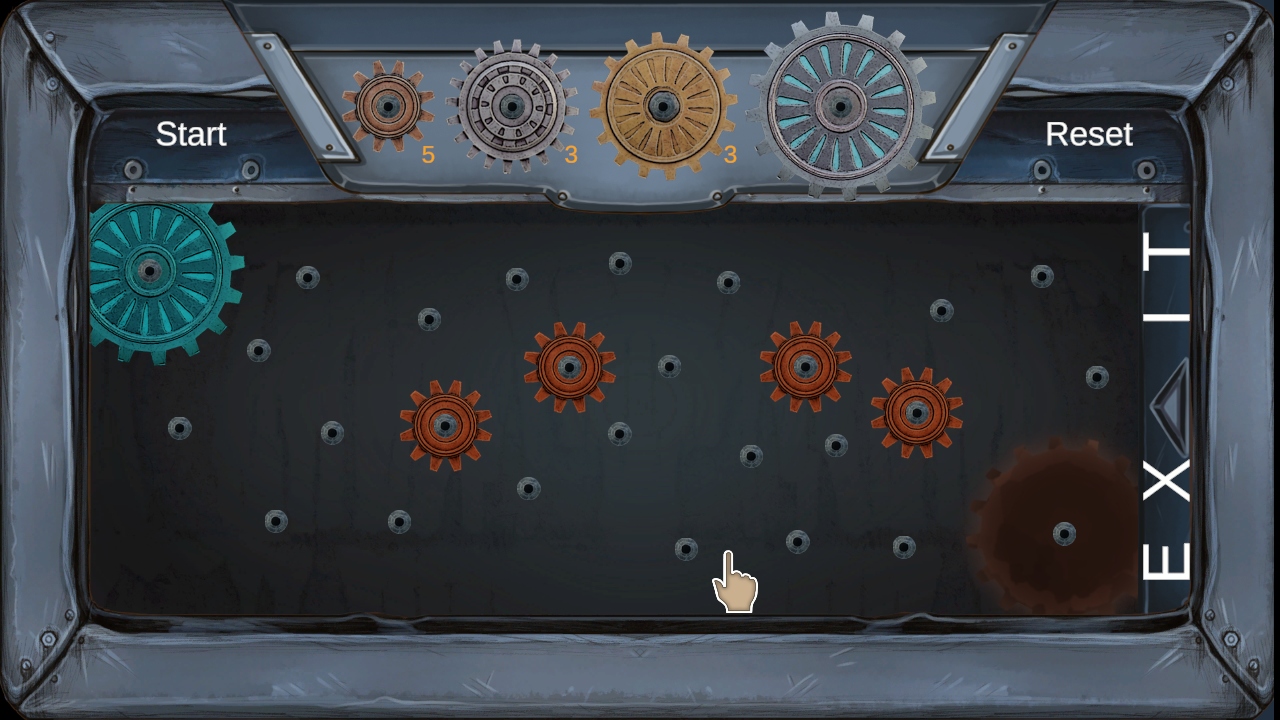Select the leftmost orange gear on the board

tap(445, 428)
